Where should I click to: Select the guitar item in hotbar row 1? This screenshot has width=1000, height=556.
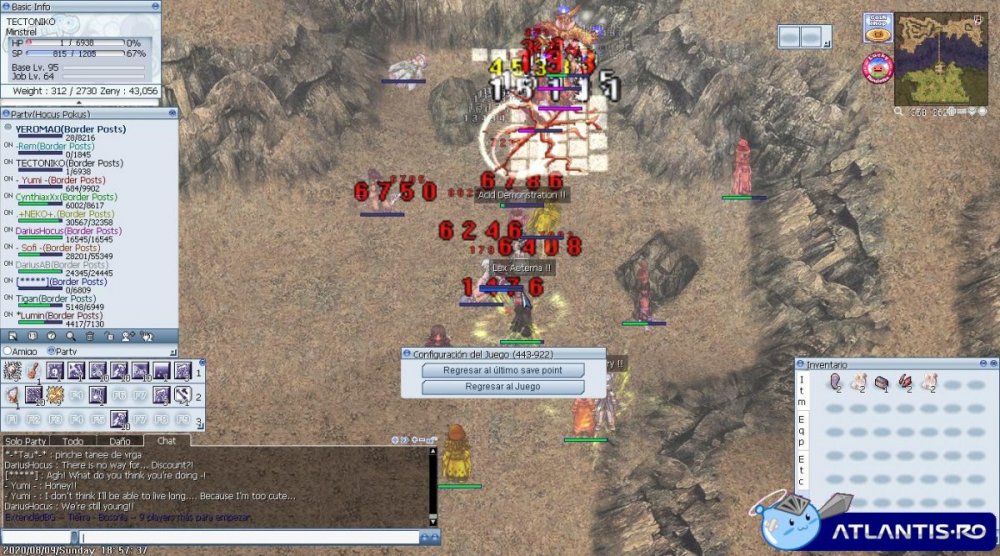[x=33, y=371]
